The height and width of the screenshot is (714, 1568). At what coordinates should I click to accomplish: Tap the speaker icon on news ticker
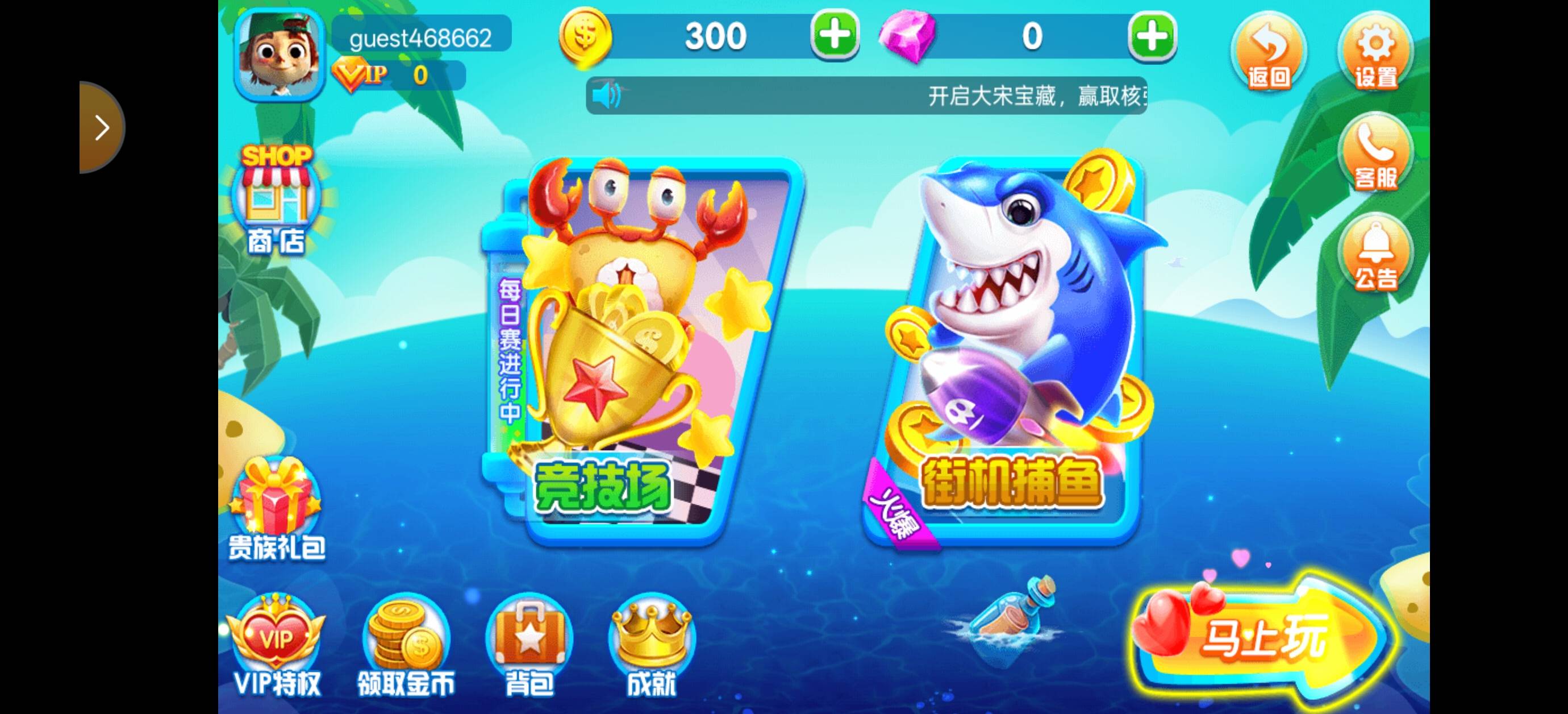pyautogui.click(x=606, y=96)
